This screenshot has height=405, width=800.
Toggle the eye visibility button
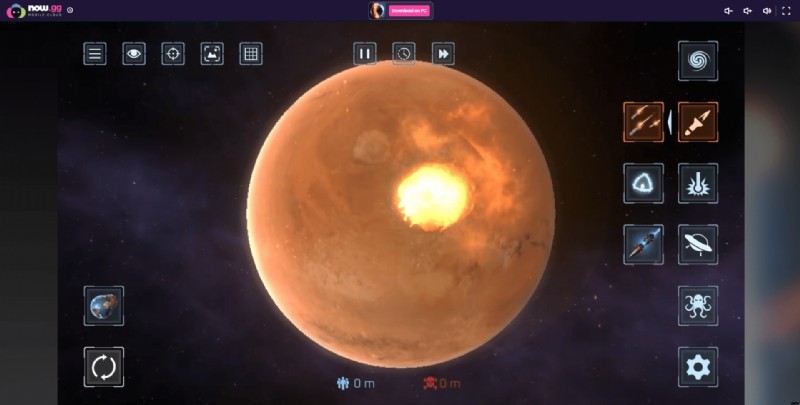click(134, 54)
